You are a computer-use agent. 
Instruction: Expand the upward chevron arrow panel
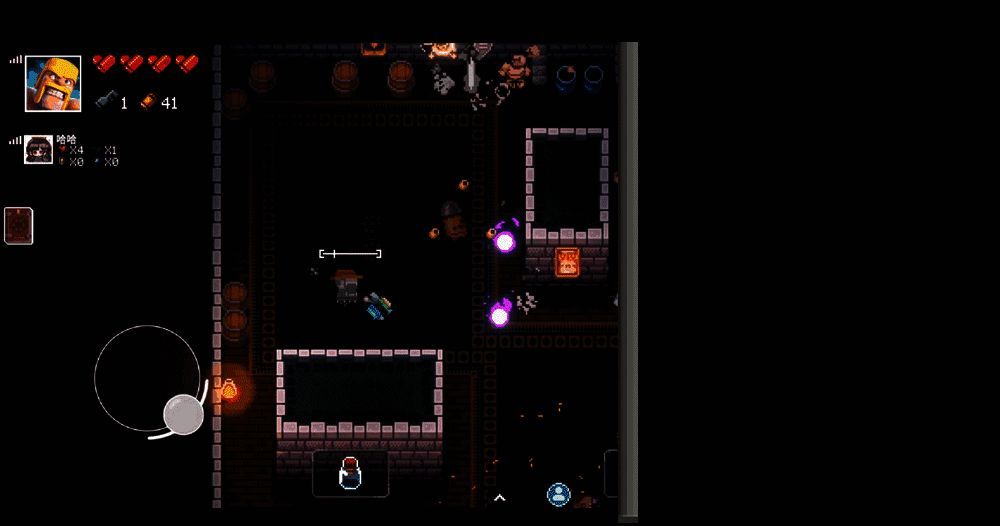499,497
